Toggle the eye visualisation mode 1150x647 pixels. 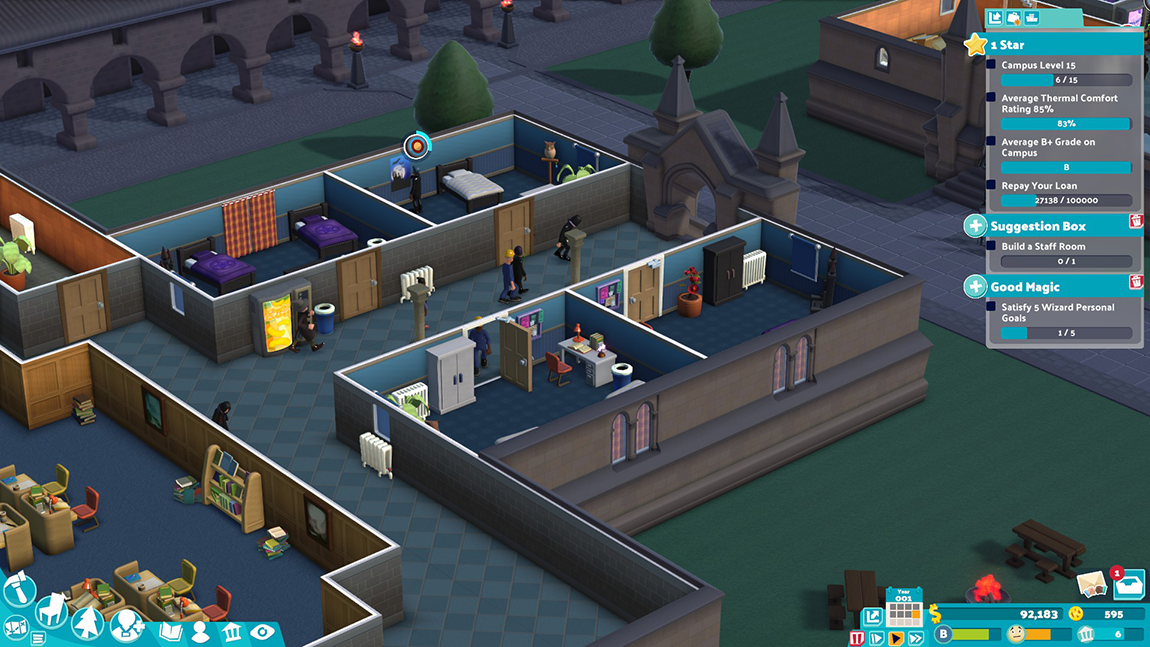pos(262,632)
